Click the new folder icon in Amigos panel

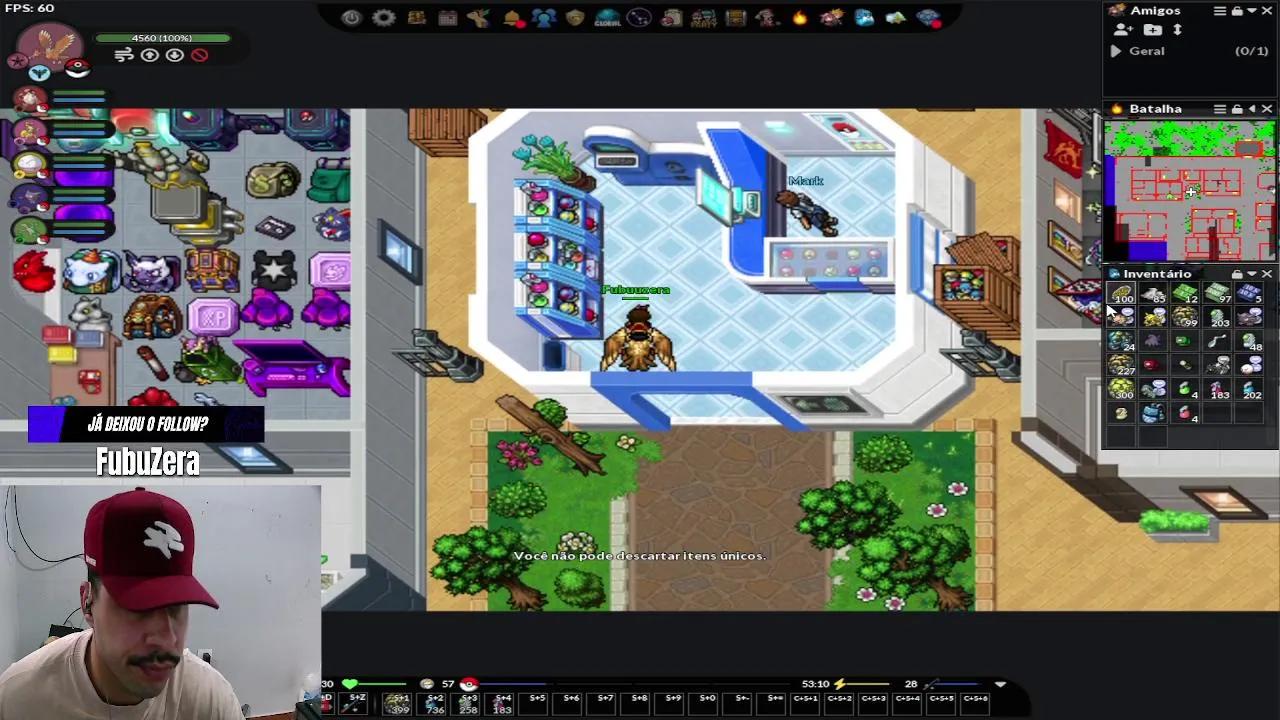click(x=1153, y=30)
